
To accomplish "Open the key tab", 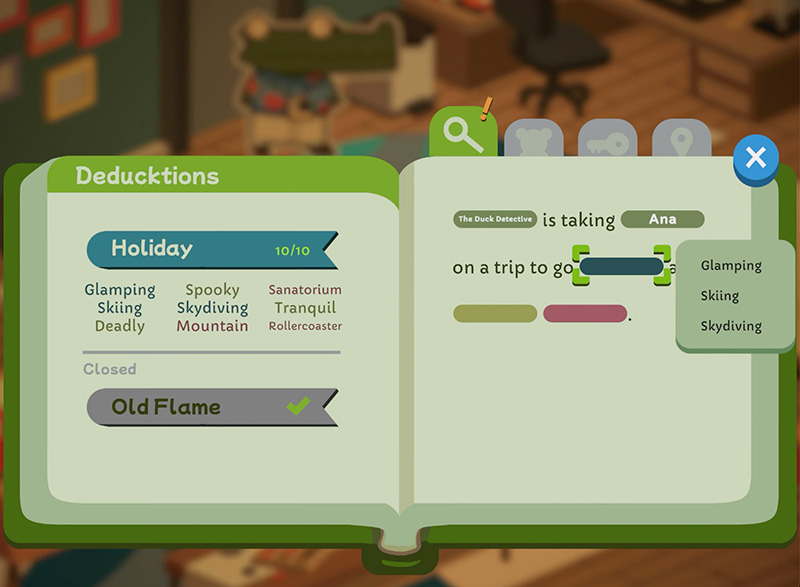I will tap(607, 143).
